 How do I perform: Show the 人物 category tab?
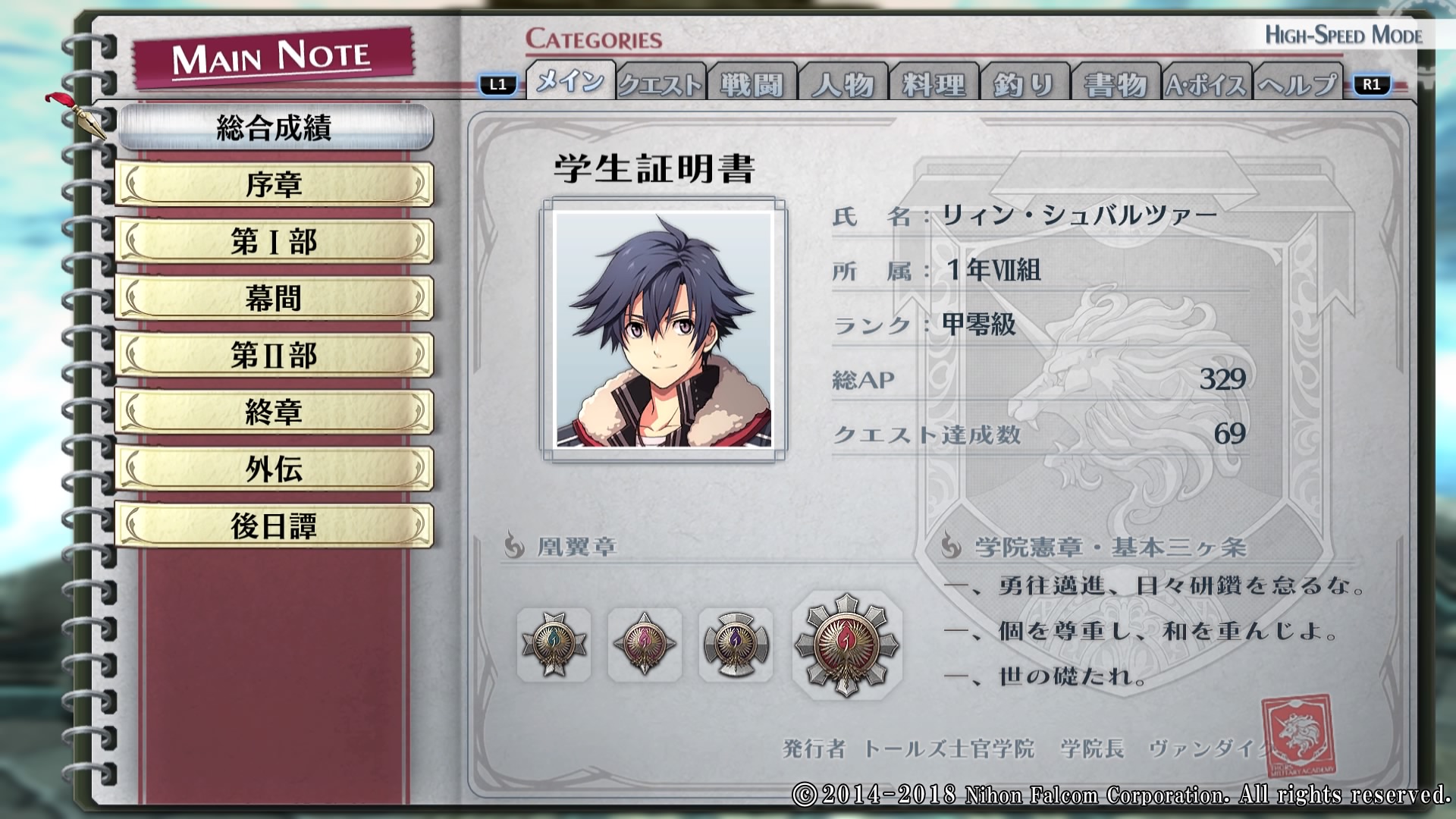pos(843,84)
